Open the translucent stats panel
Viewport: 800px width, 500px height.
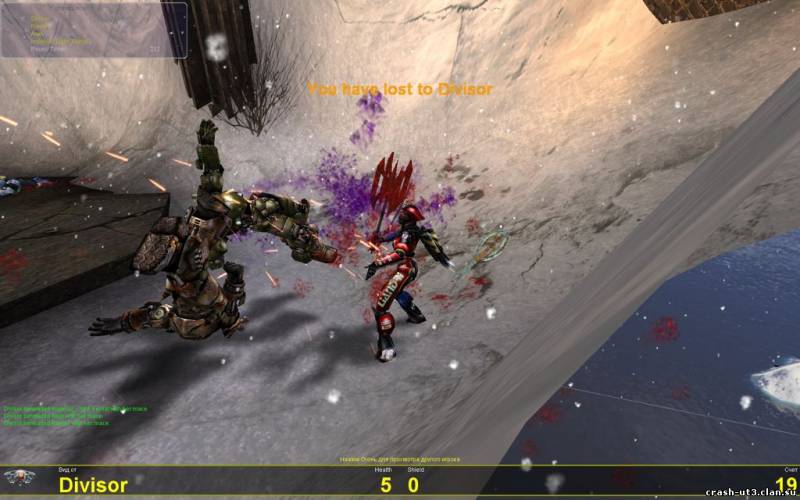pos(93,28)
